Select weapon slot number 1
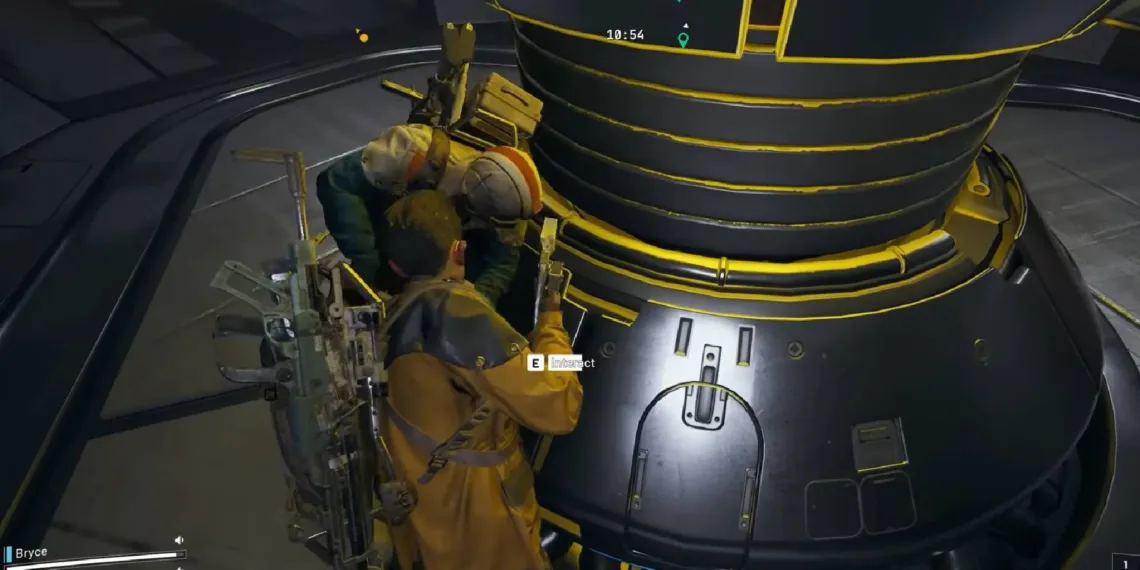Image resolution: width=1140 pixels, height=570 pixels. pos(1127,562)
